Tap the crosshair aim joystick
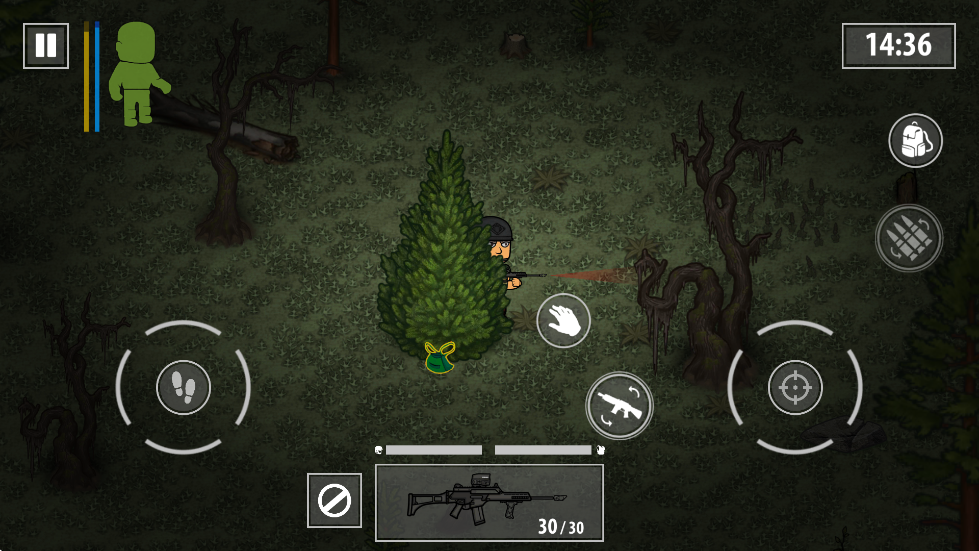This screenshot has width=979, height=551. pos(795,387)
